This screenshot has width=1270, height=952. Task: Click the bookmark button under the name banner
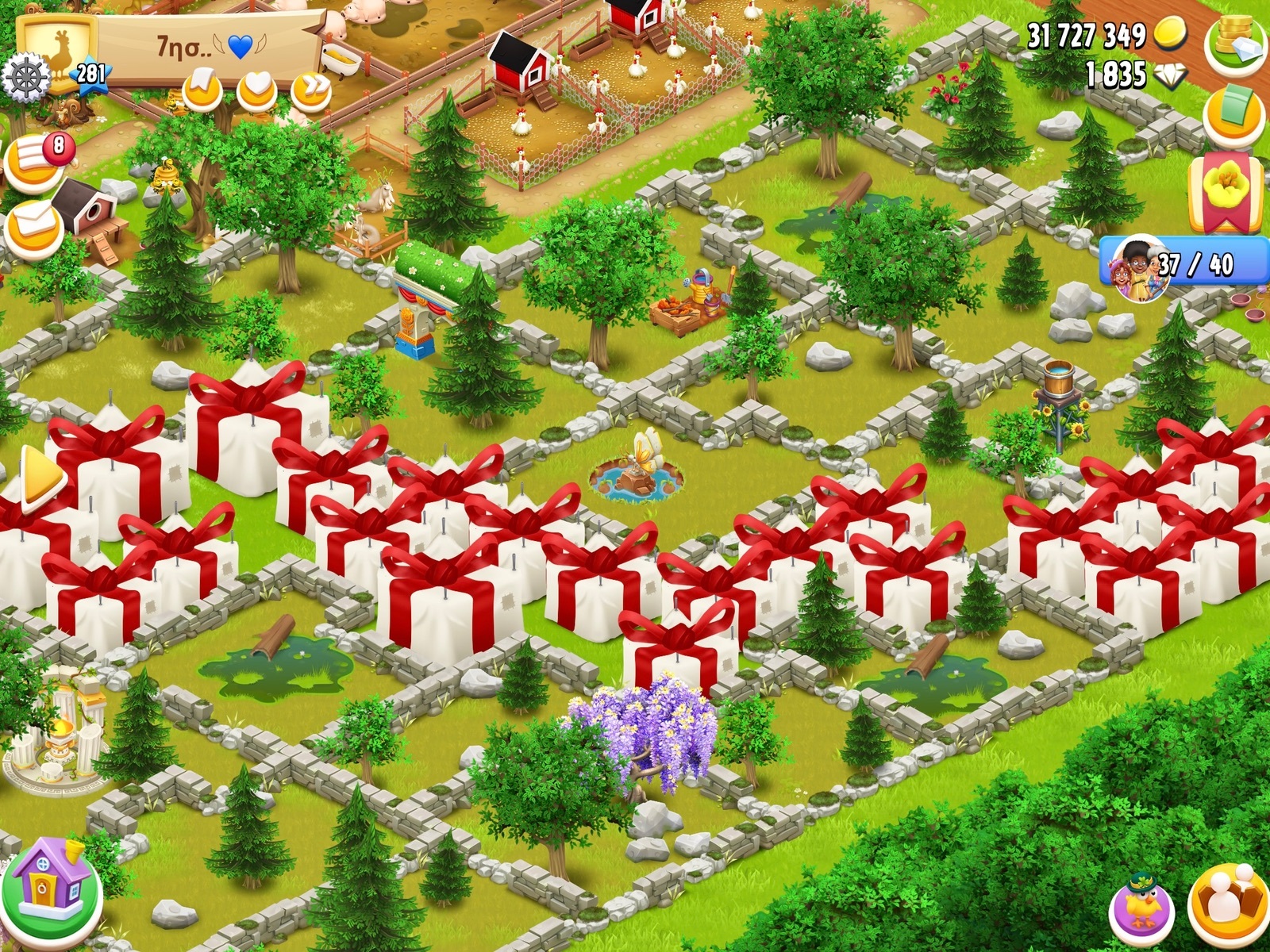click(x=202, y=90)
